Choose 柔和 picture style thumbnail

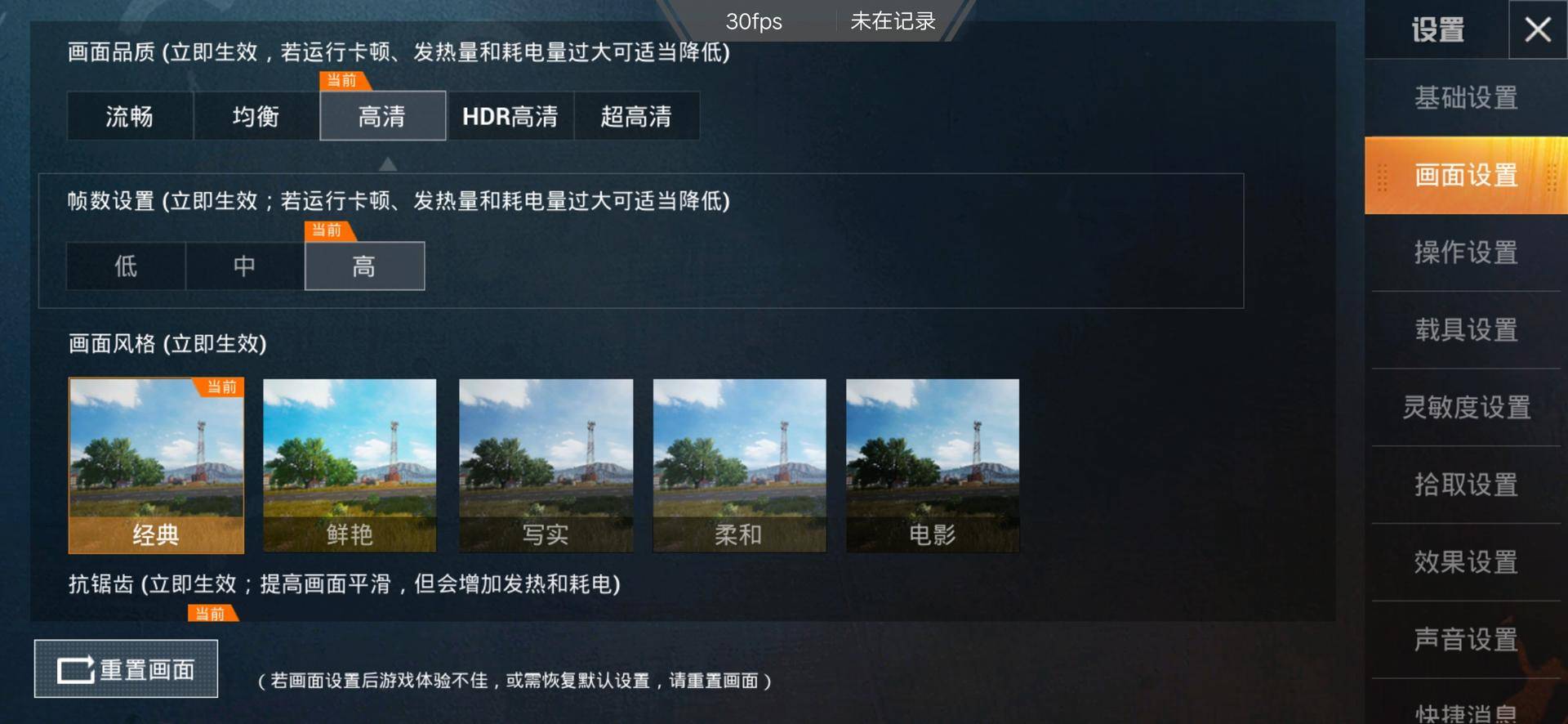pos(739,466)
